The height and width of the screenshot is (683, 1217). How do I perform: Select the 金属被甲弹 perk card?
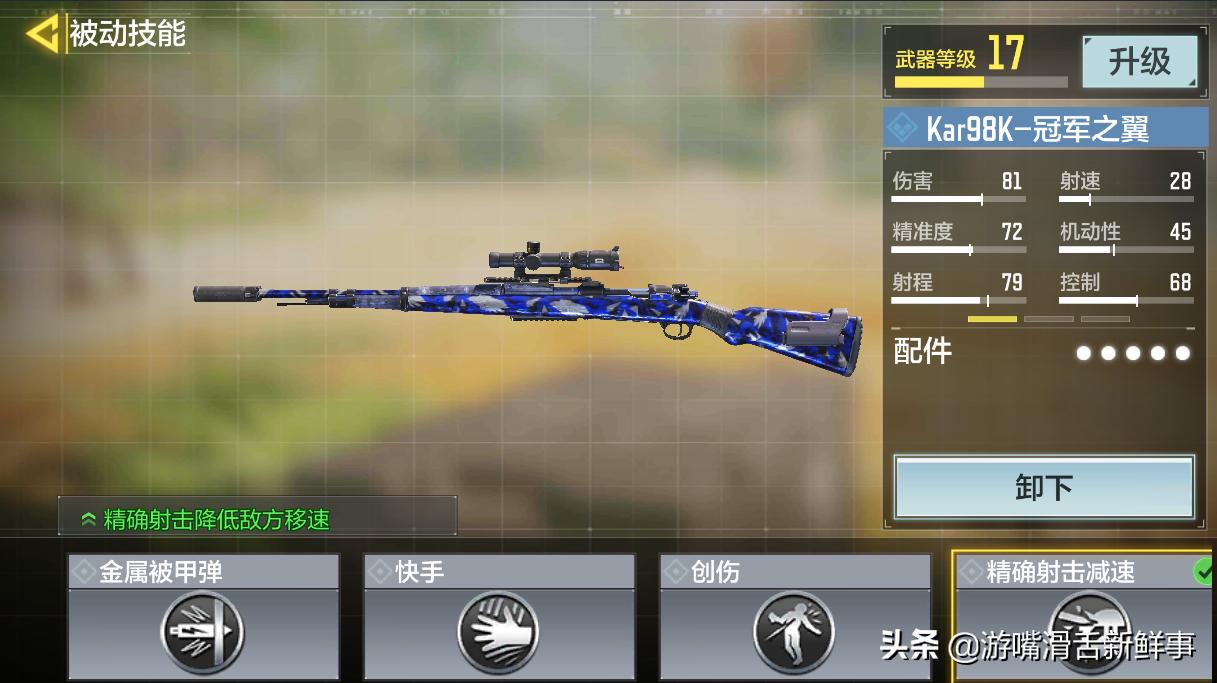click(x=203, y=619)
